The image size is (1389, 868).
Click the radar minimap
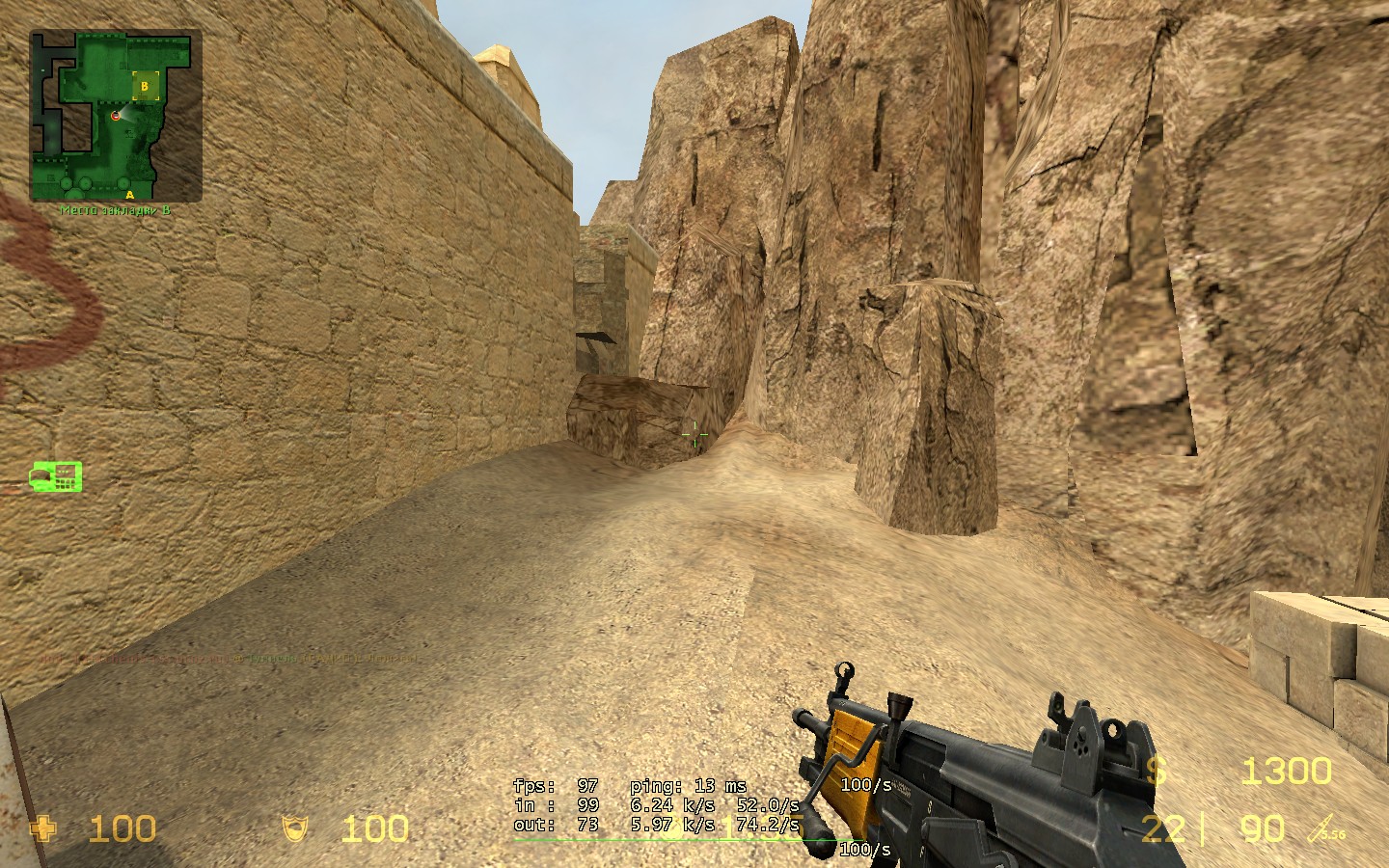tap(116, 115)
